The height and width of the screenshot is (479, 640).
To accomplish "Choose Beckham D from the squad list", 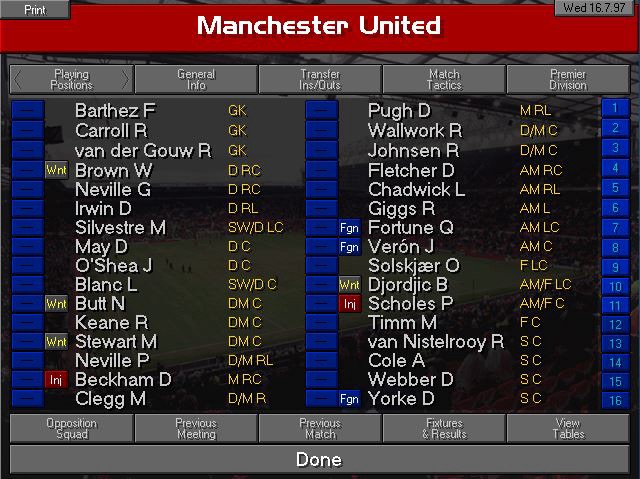I will click(x=123, y=380).
